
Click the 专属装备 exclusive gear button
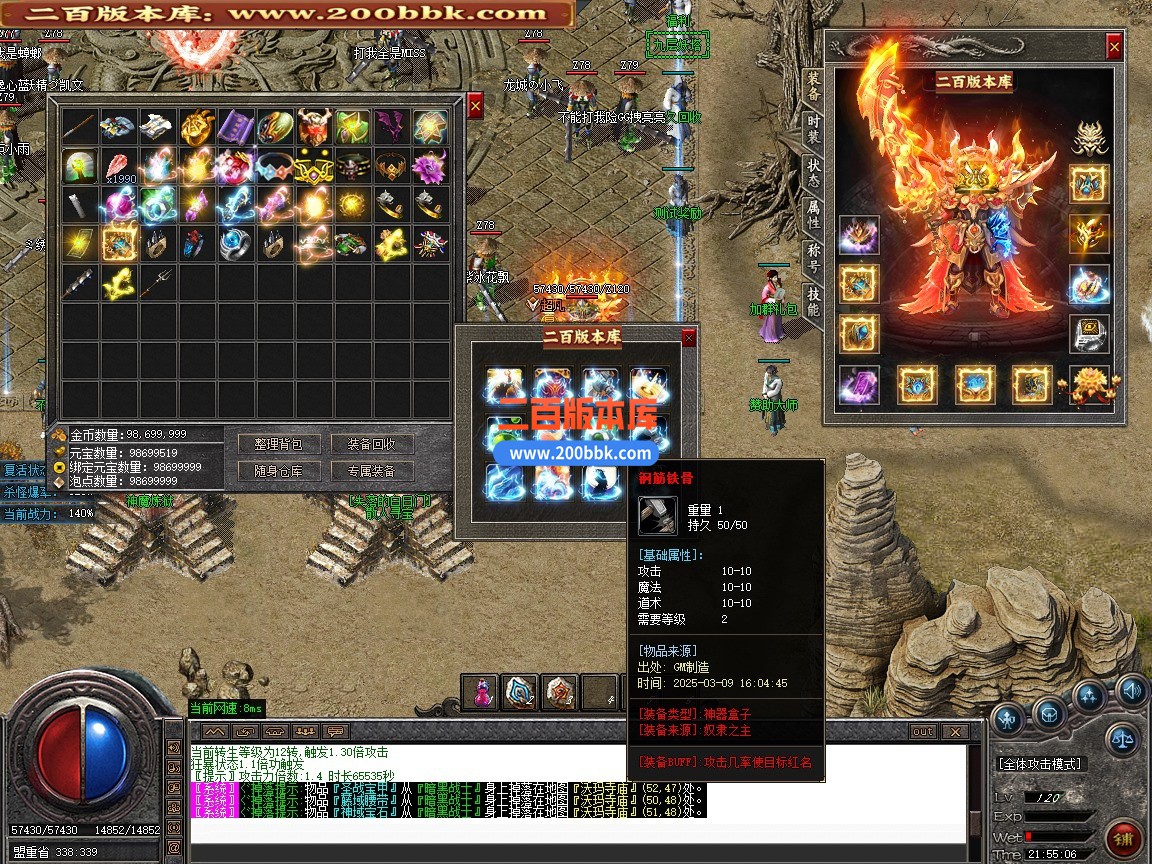tap(371, 471)
